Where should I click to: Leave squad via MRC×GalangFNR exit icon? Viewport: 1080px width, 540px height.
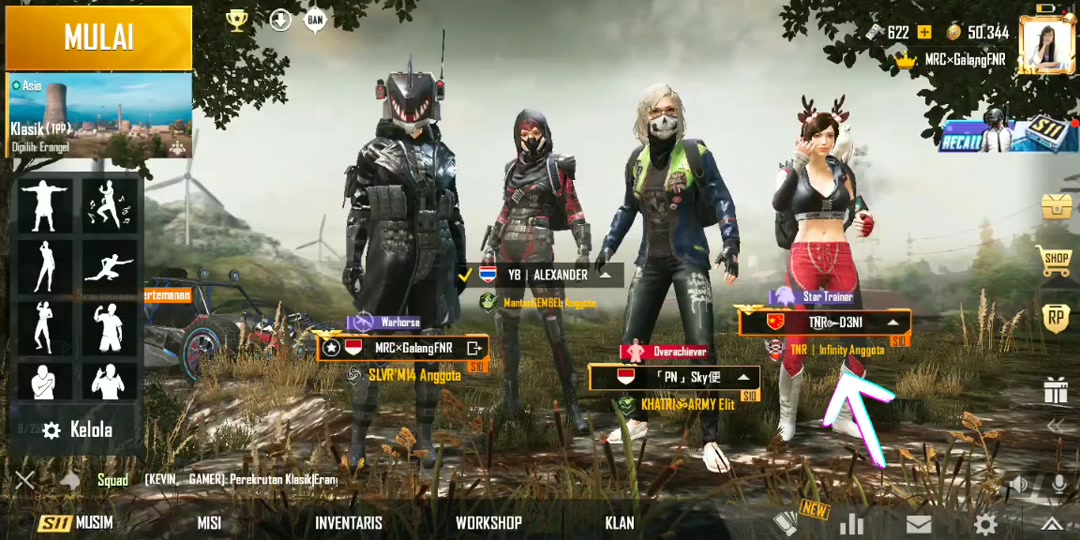tap(474, 348)
